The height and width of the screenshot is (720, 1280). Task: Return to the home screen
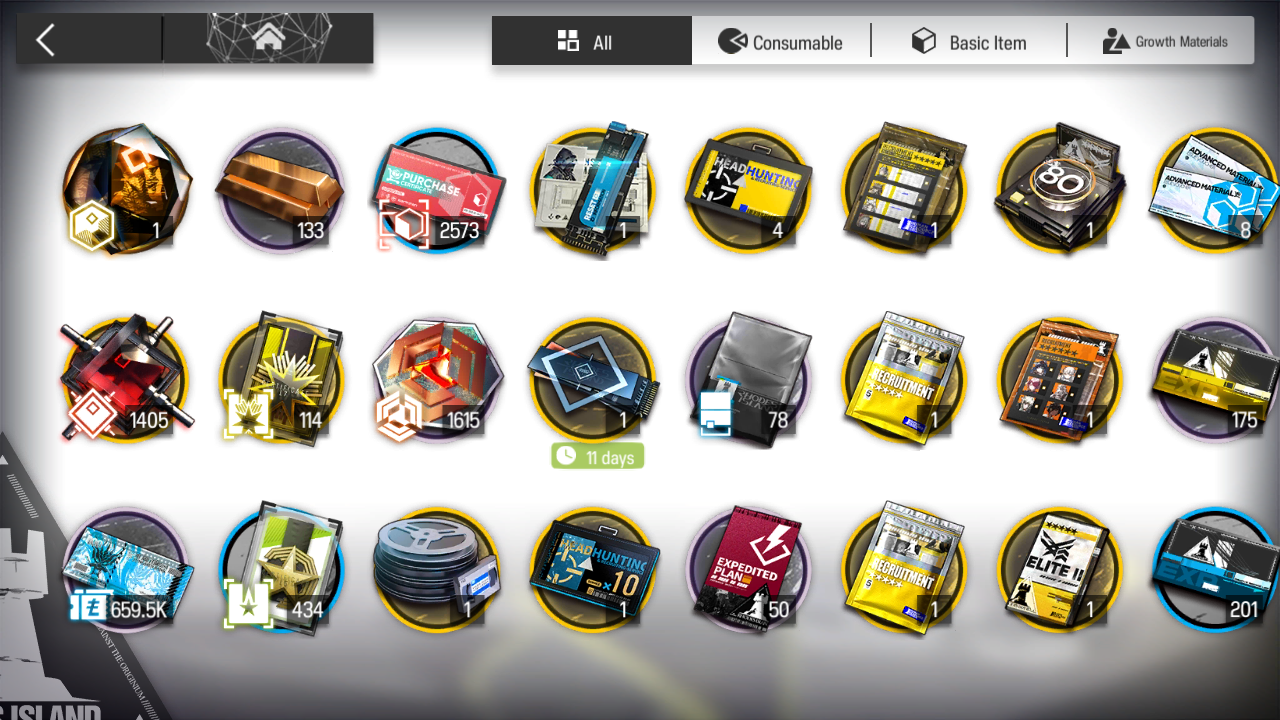click(x=267, y=40)
